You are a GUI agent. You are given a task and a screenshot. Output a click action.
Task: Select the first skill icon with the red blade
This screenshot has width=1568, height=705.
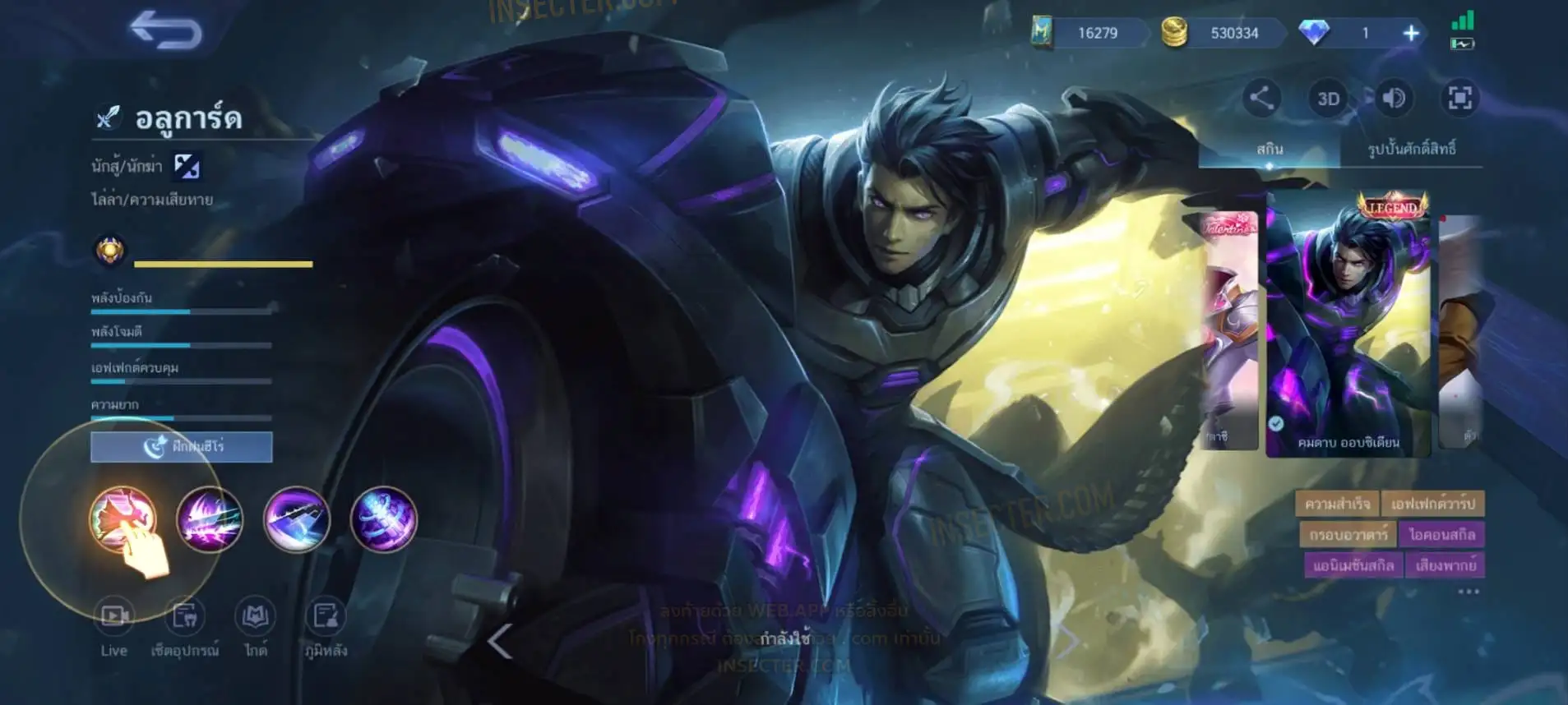[123, 519]
